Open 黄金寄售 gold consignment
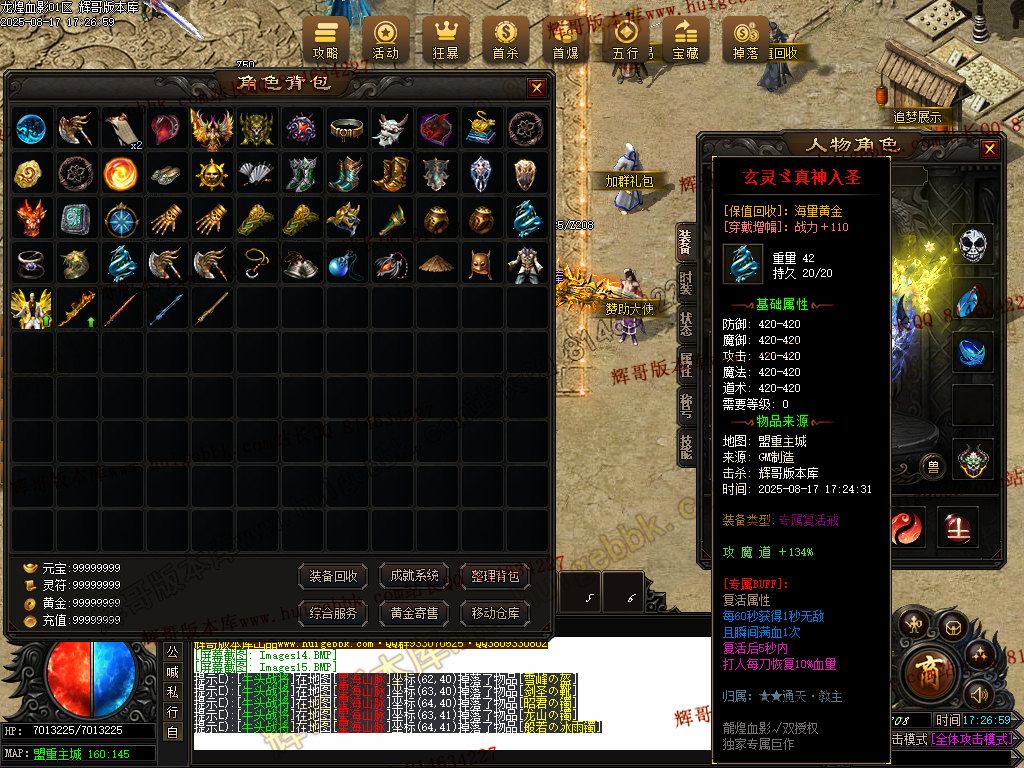 tap(415, 613)
